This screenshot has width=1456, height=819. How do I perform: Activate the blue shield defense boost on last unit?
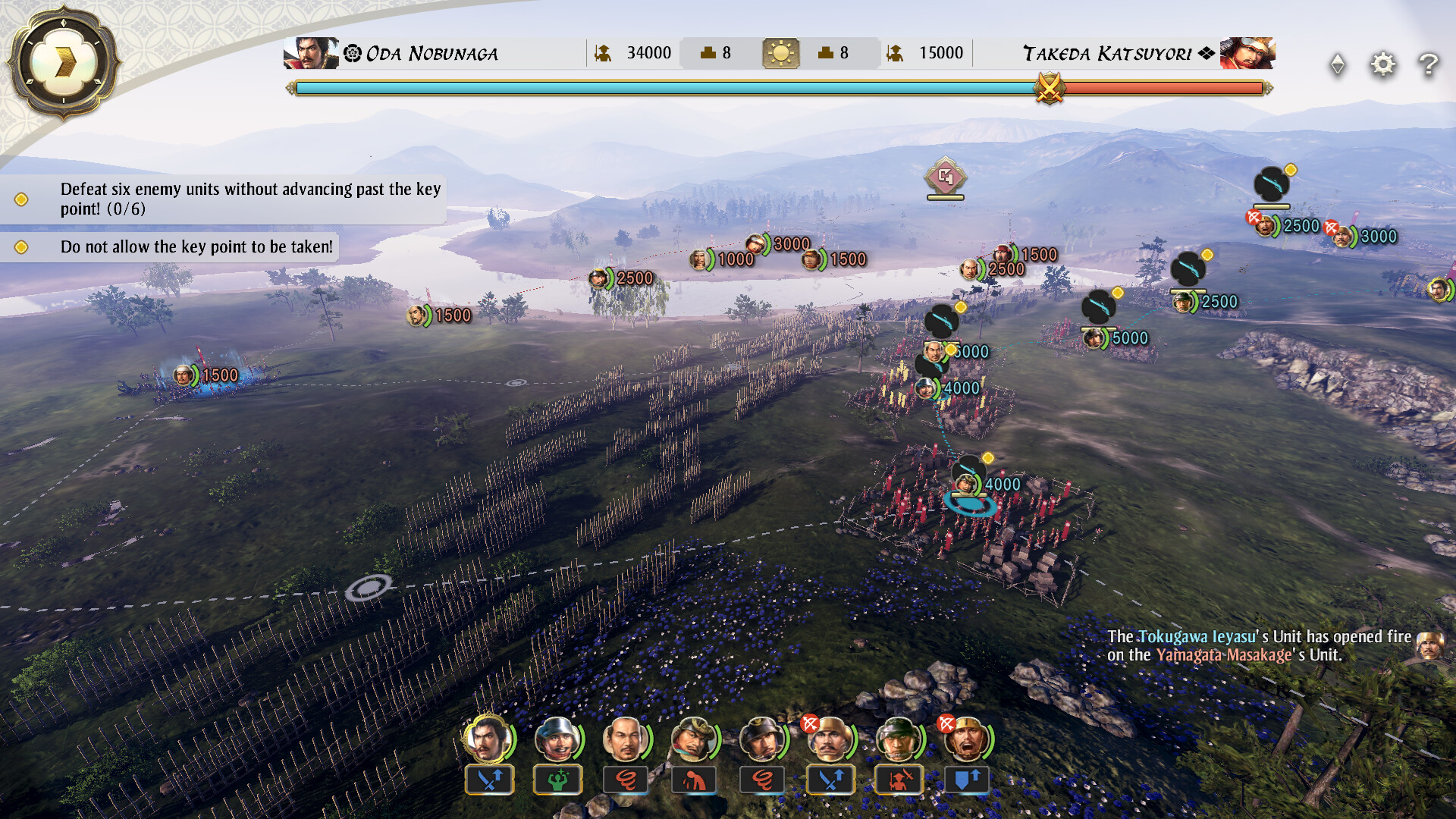tap(966, 780)
